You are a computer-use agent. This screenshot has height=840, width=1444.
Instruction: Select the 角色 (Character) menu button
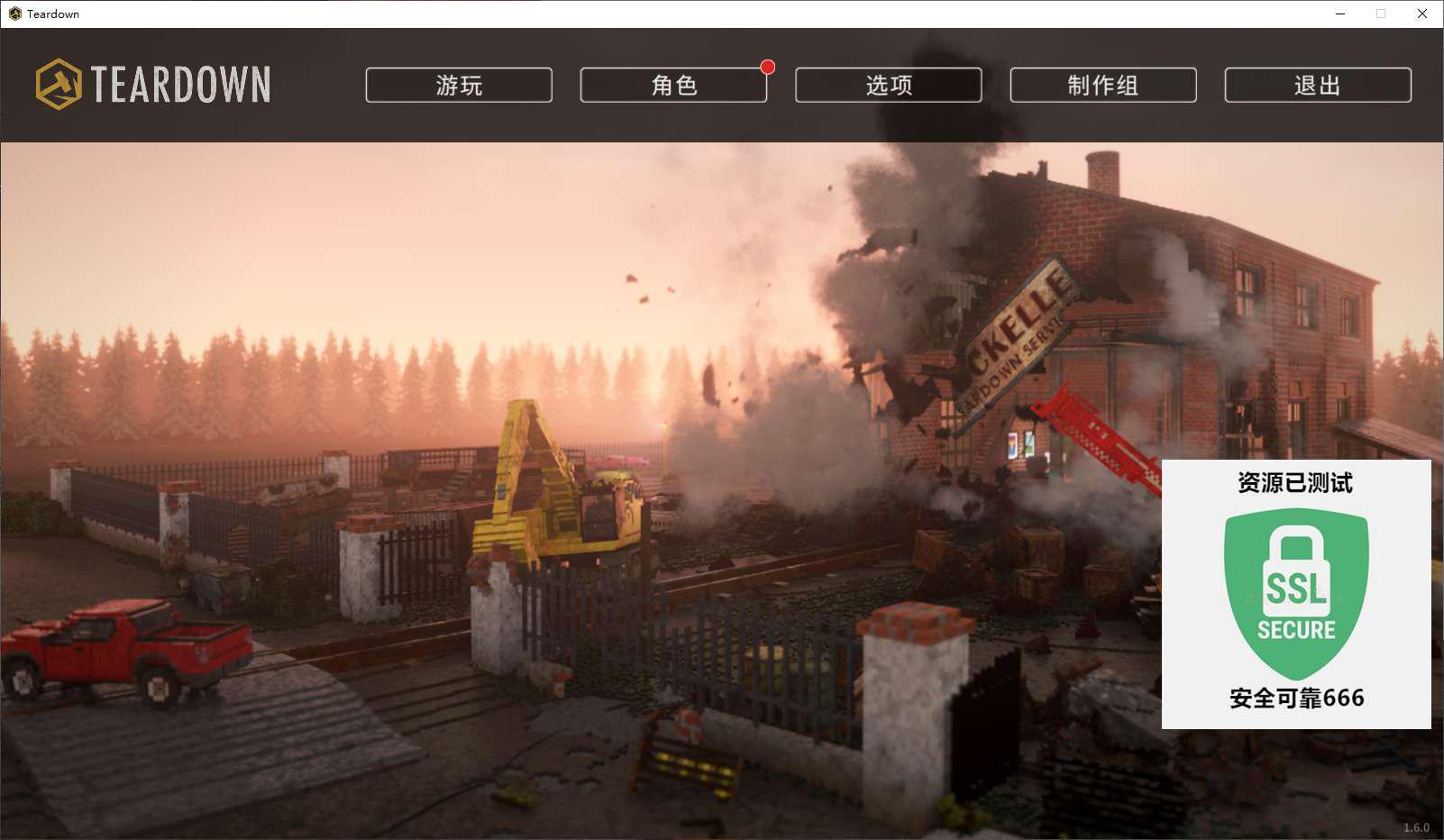673,85
